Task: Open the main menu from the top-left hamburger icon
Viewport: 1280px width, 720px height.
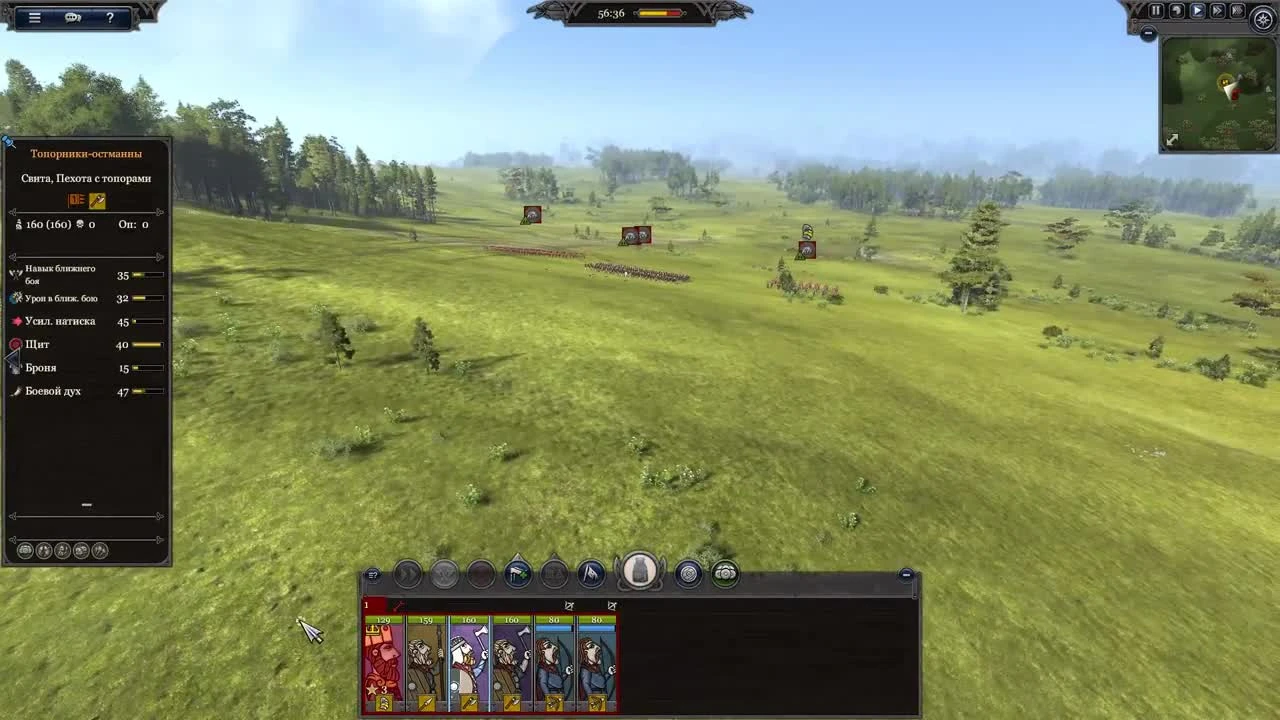Action: [35, 17]
